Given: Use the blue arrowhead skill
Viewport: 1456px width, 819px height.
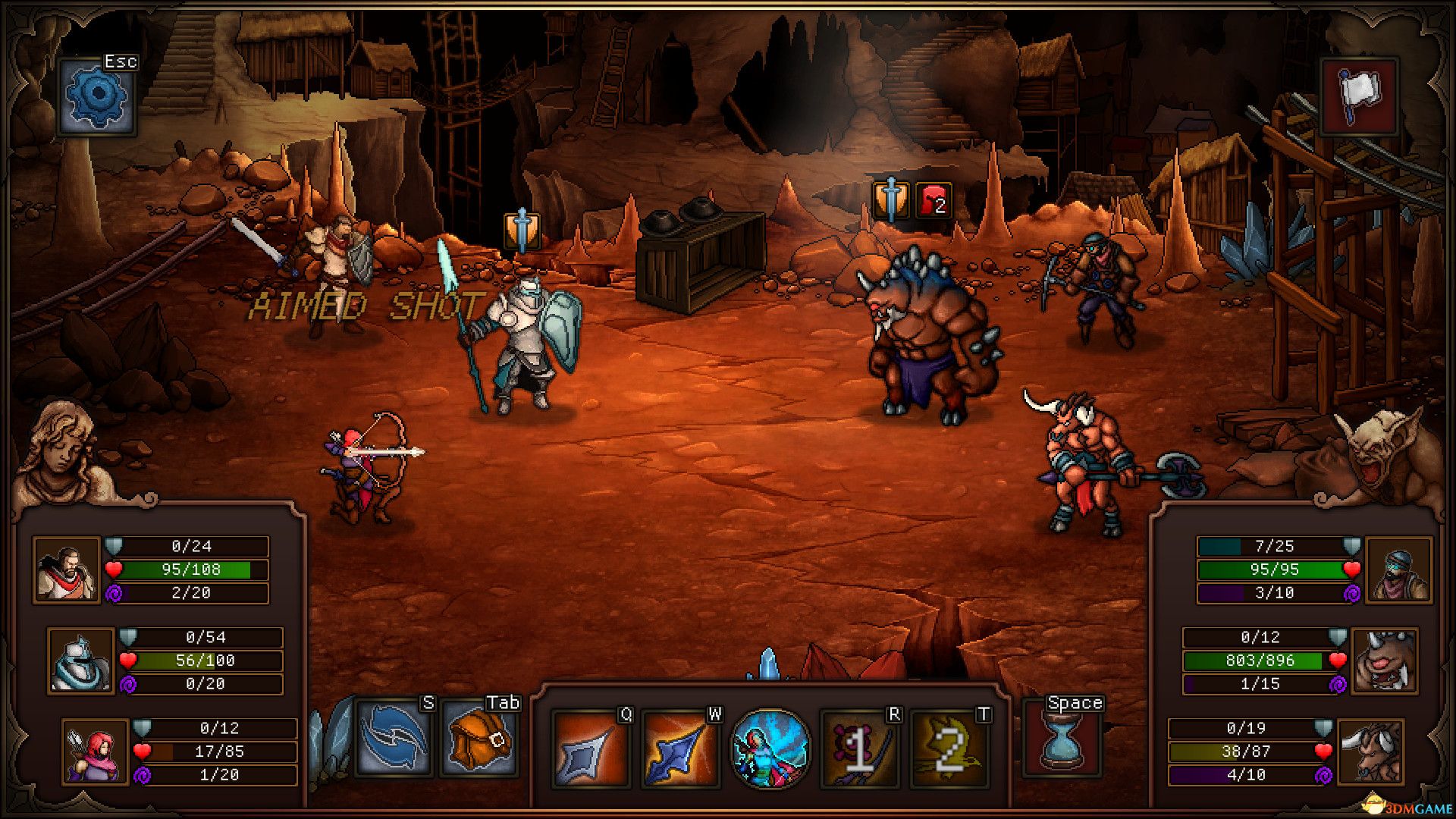Looking at the screenshot, I should click(680, 748).
